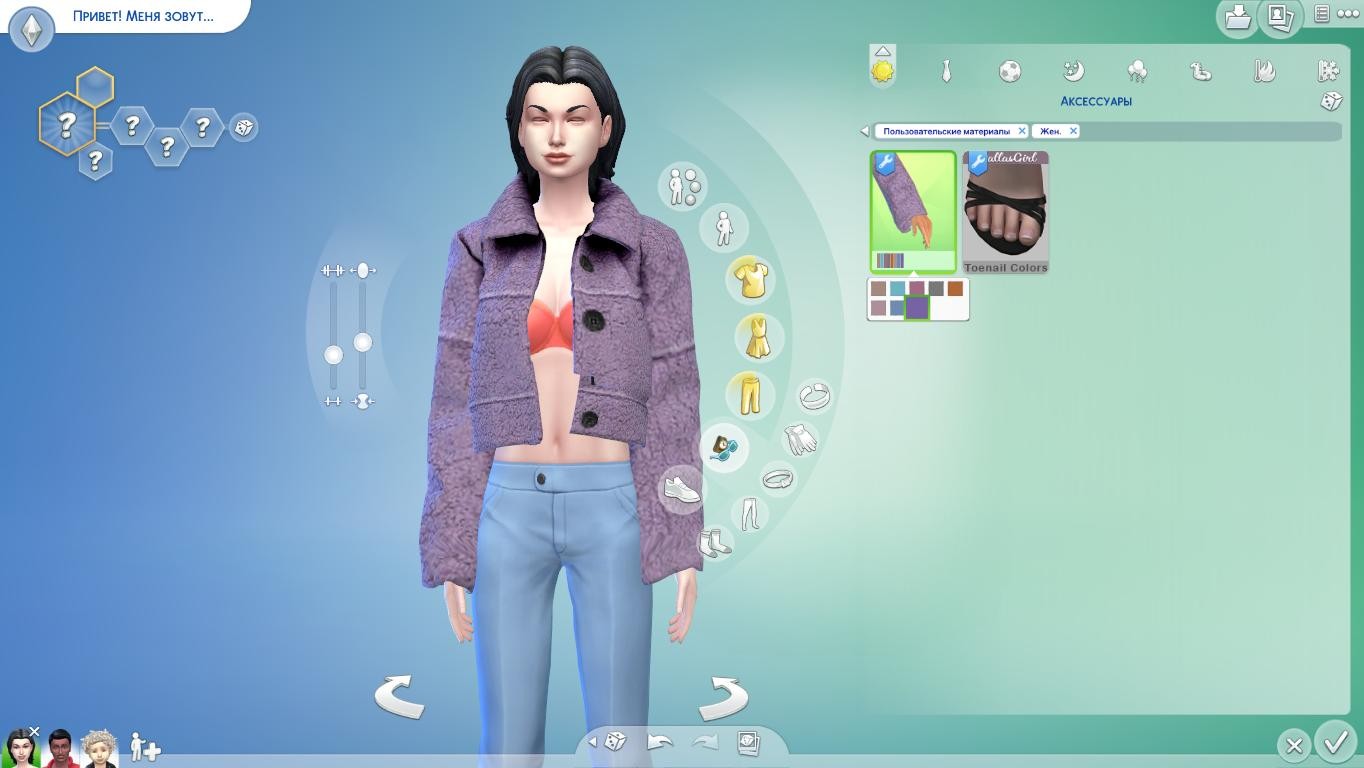Viewport: 1364px width, 768px height.
Task: Undo the last change in the bottom toolbar
Action: pyautogui.click(x=660, y=742)
